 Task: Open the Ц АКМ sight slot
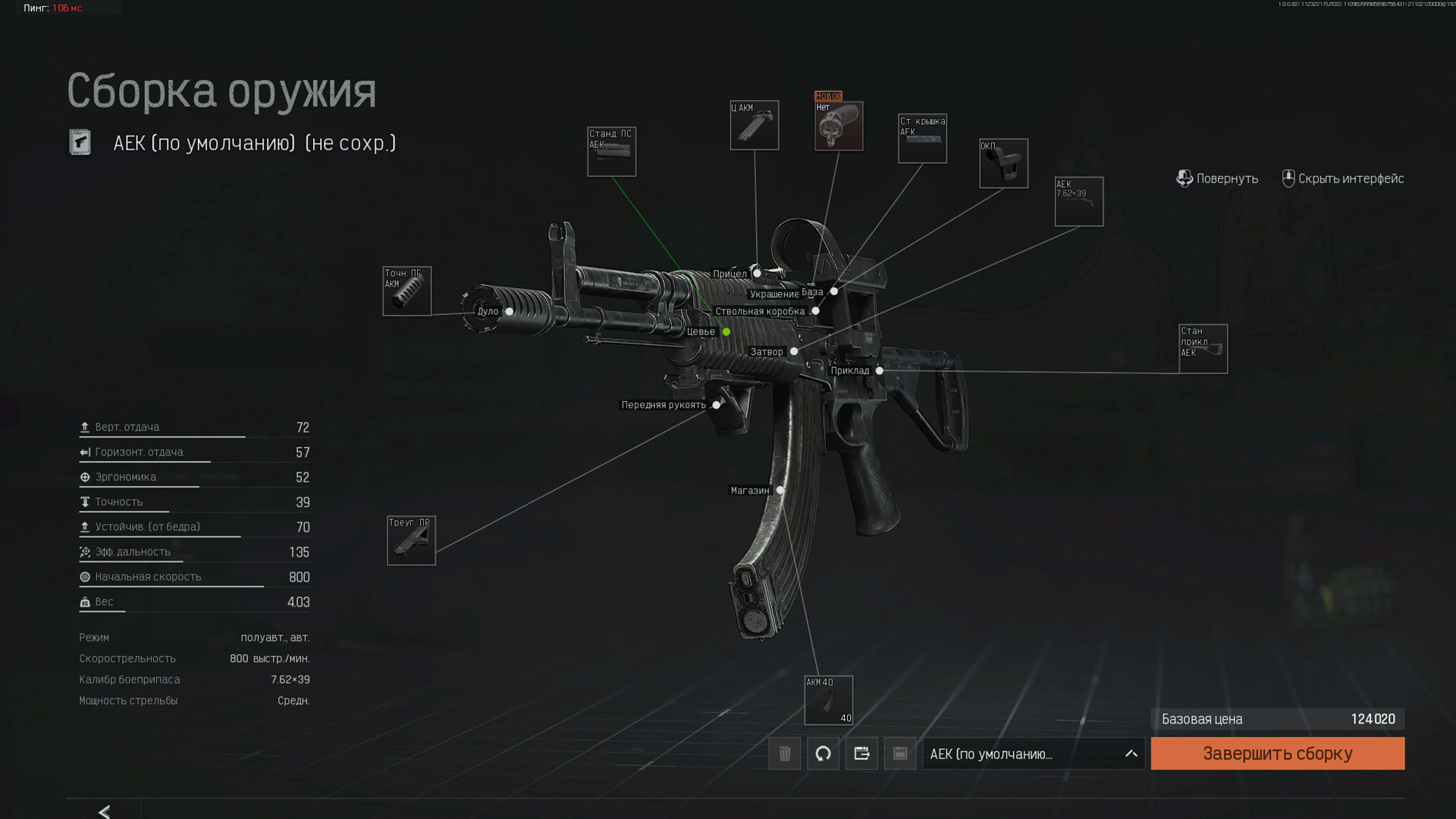(x=754, y=125)
